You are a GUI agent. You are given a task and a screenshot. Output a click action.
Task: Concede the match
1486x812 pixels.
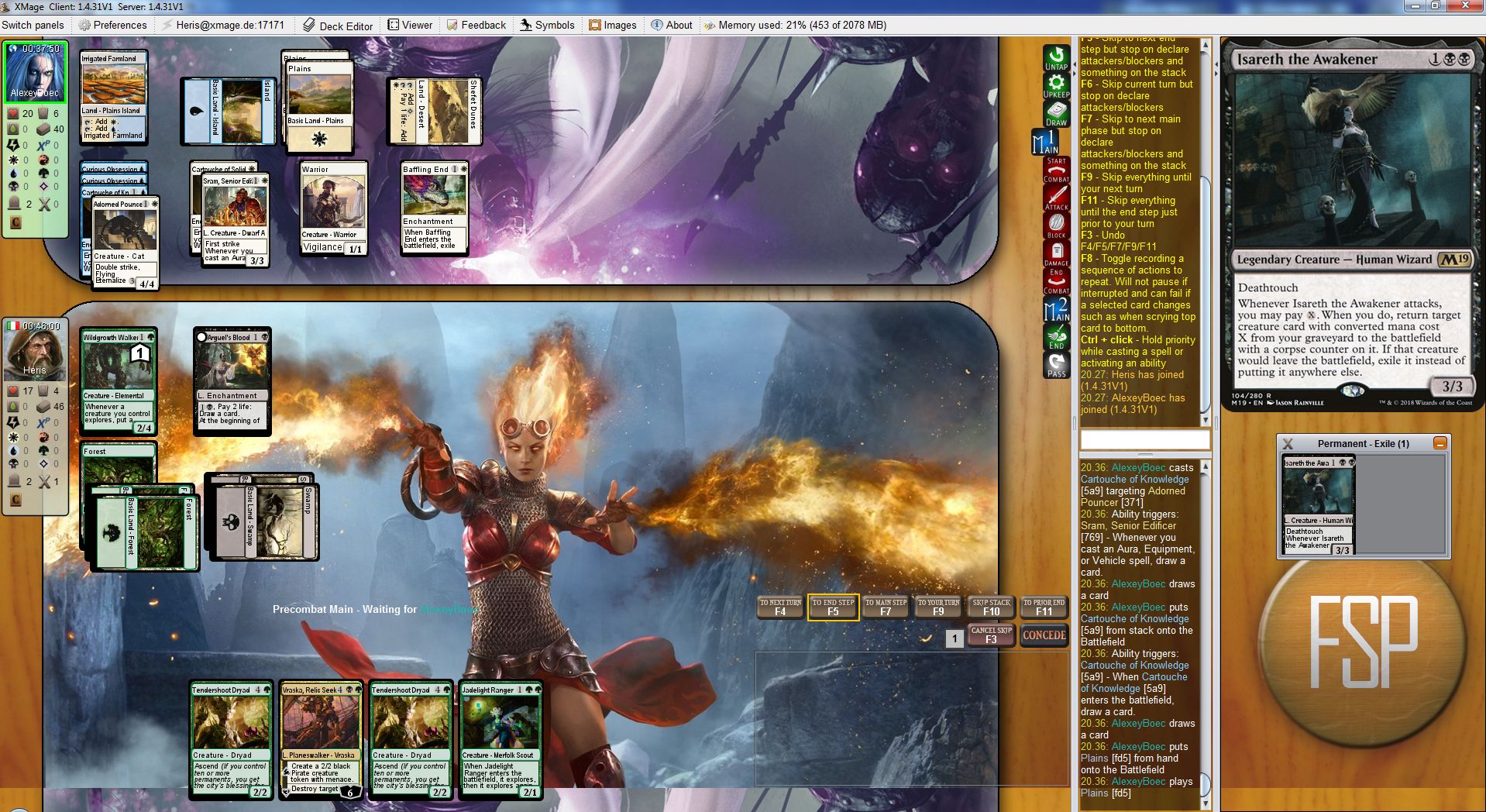[x=1044, y=635]
